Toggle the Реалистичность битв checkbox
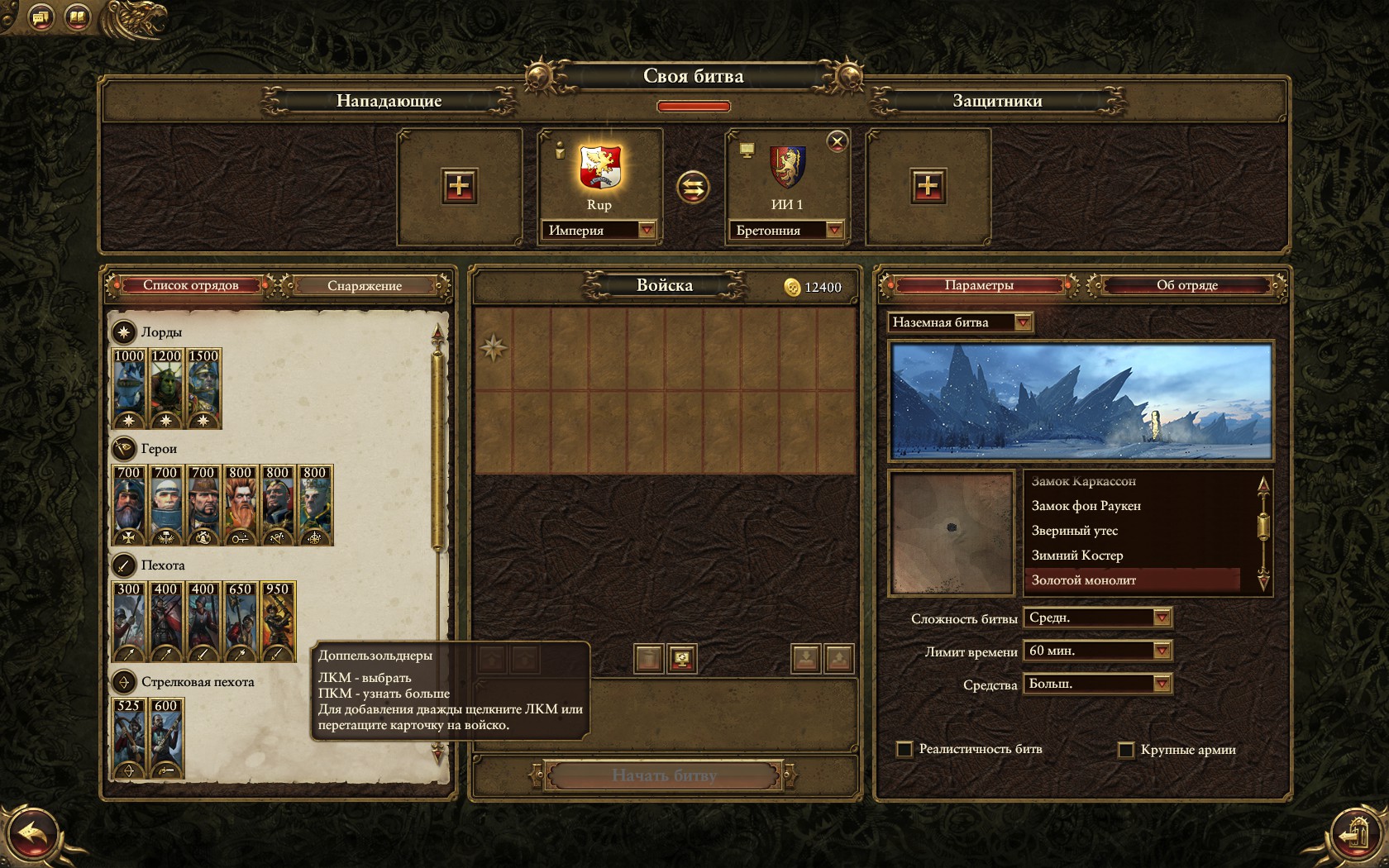1389x868 pixels. point(905,749)
